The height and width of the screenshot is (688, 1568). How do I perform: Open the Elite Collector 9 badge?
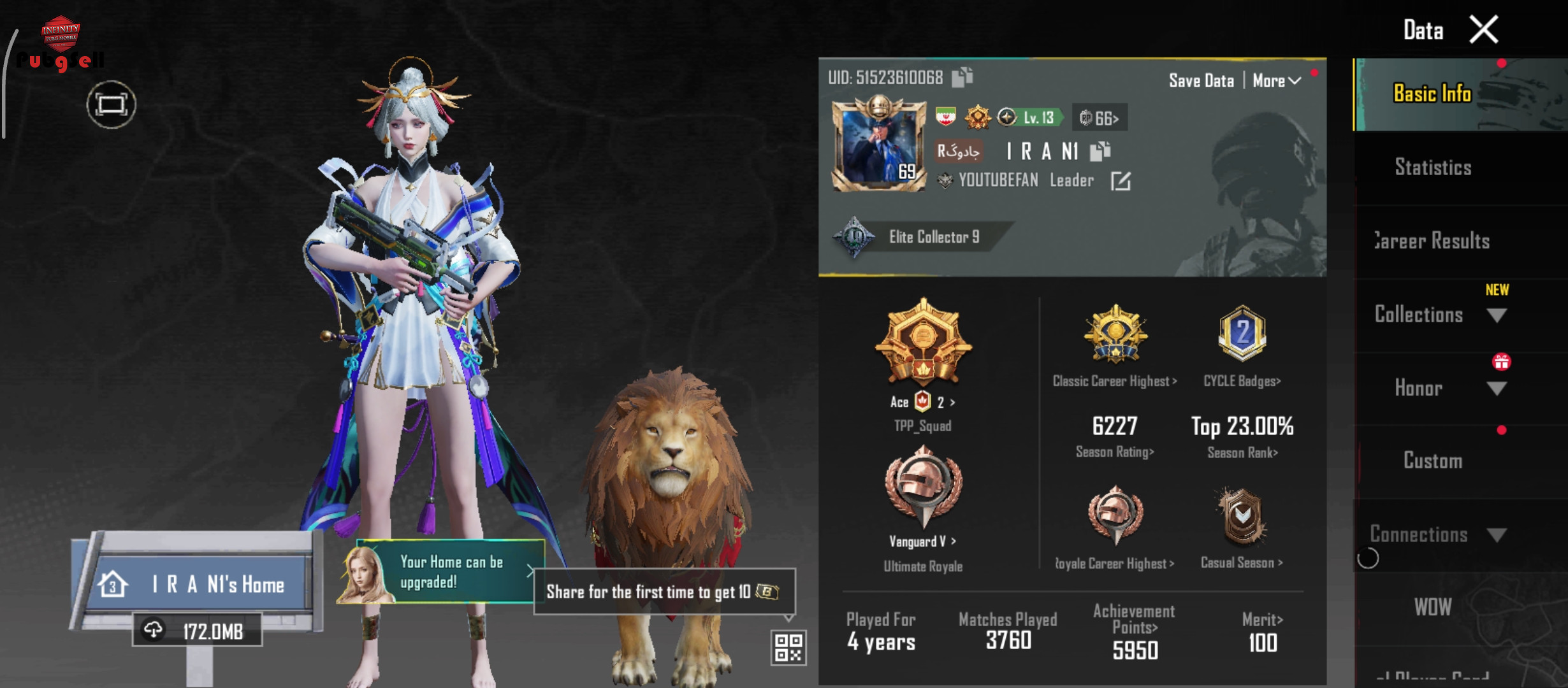tap(918, 237)
